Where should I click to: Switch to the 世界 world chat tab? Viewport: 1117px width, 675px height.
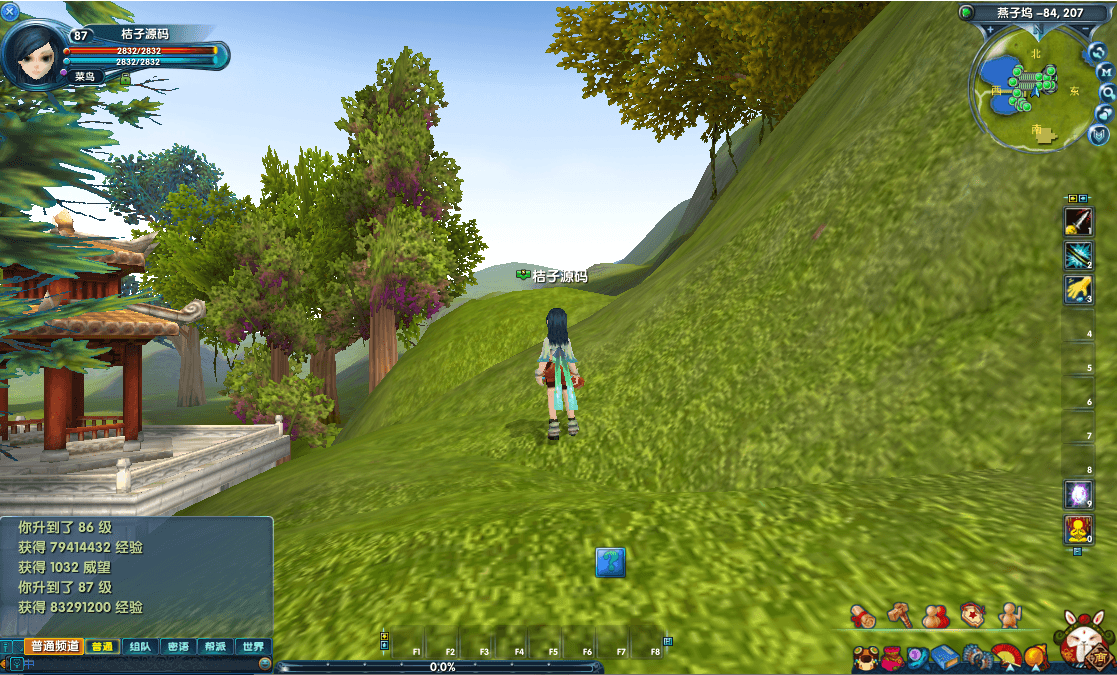[x=254, y=647]
